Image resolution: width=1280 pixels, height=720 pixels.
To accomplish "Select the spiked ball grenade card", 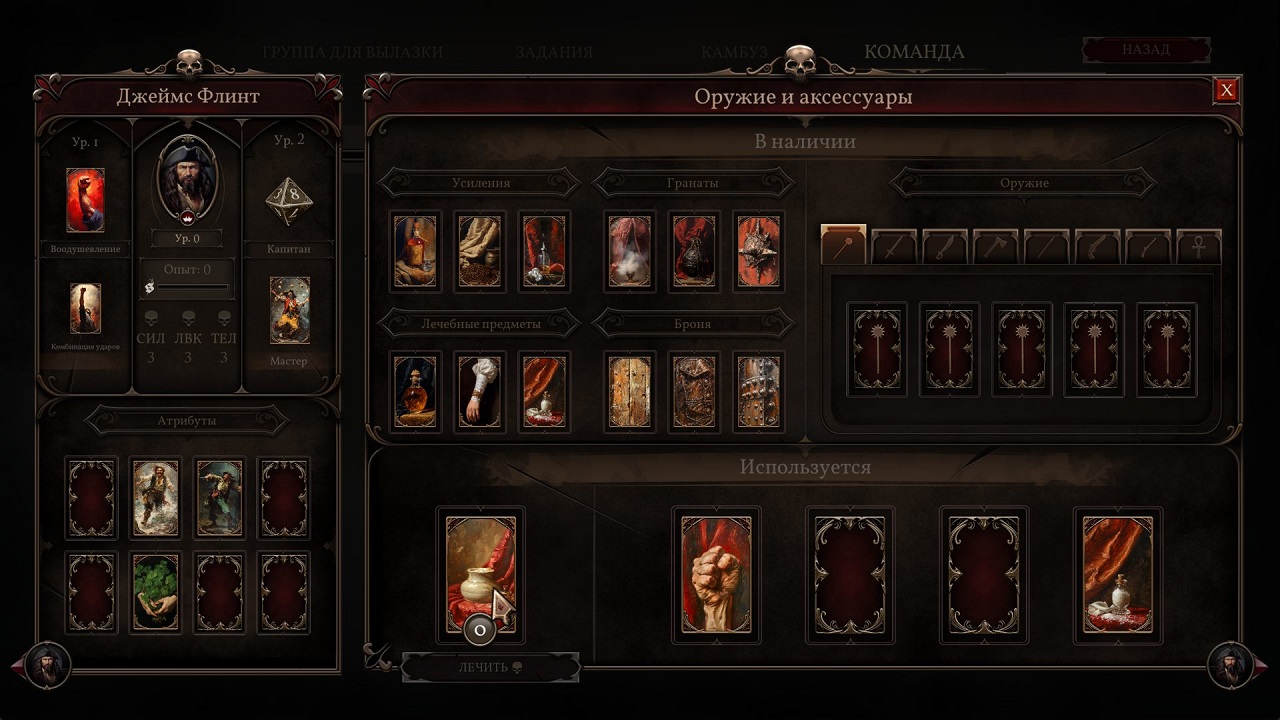I will point(758,251).
